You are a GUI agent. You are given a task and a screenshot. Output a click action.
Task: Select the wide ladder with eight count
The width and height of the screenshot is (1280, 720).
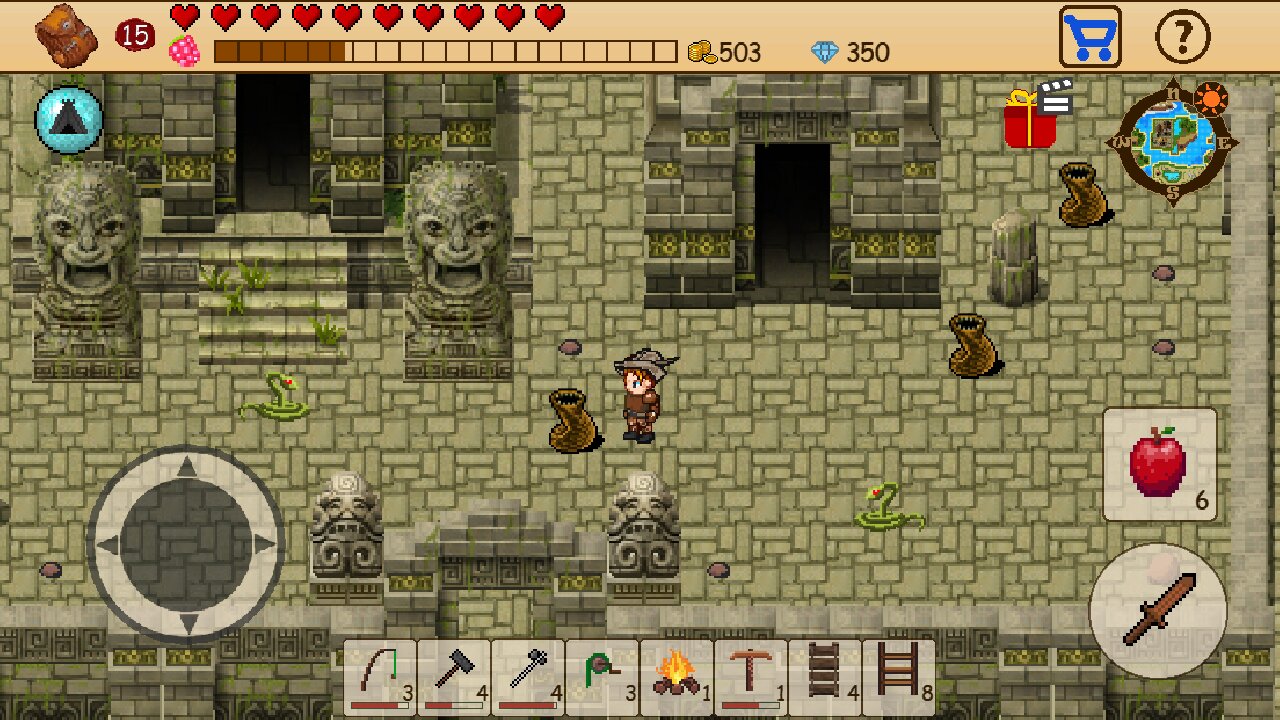point(898,678)
